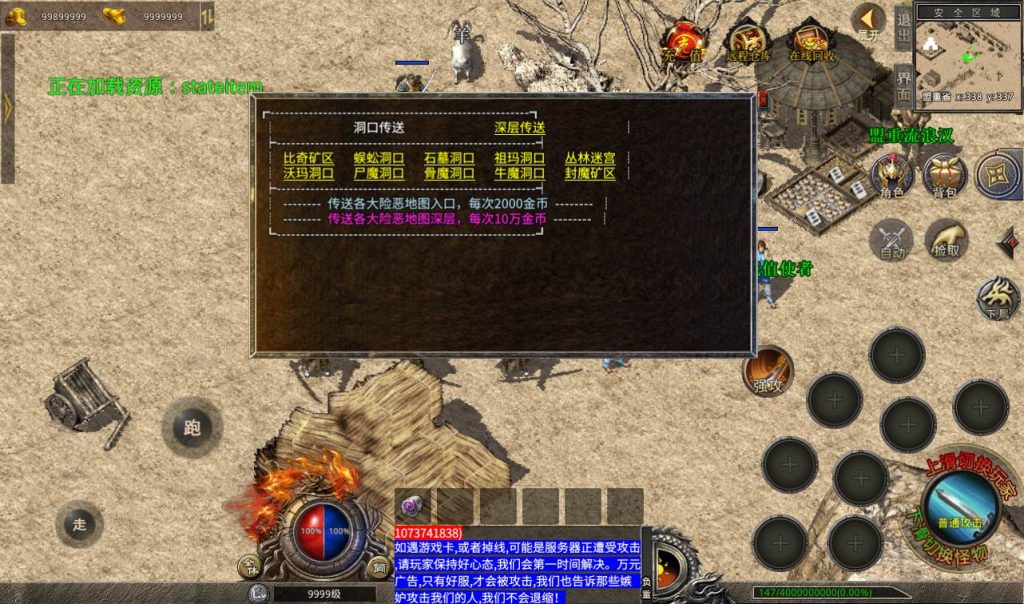This screenshot has height=604, width=1024.
Task: Switch movement to 跑 run mode
Action: click(192, 427)
